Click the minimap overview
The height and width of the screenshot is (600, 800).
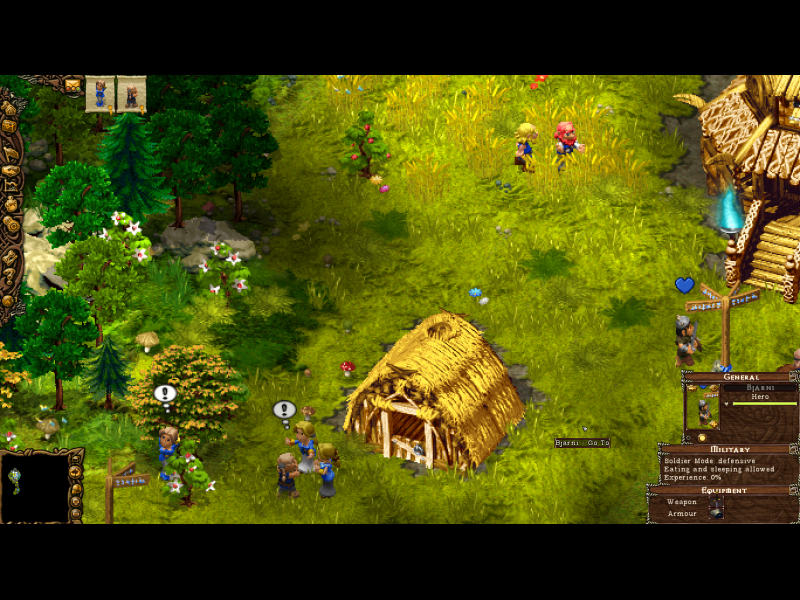pos(33,486)
